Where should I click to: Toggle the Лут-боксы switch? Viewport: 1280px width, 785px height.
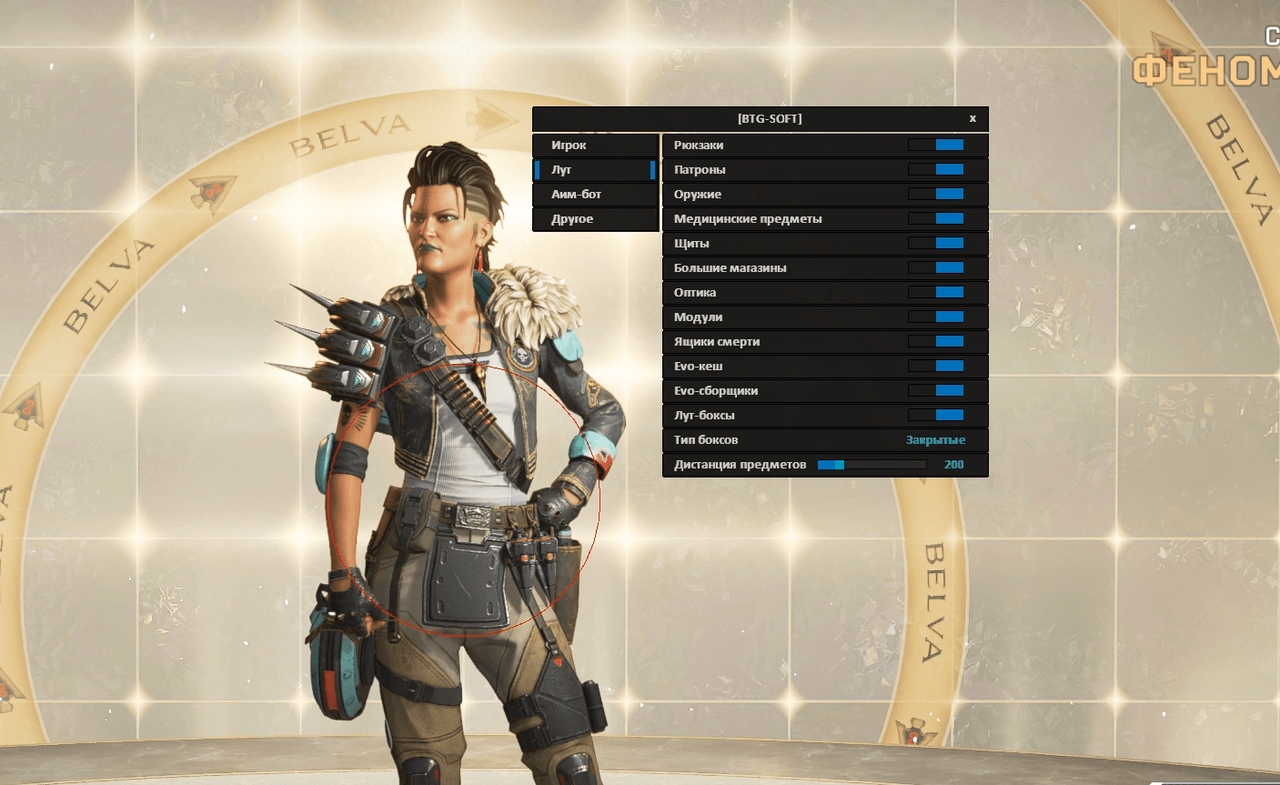936,415
